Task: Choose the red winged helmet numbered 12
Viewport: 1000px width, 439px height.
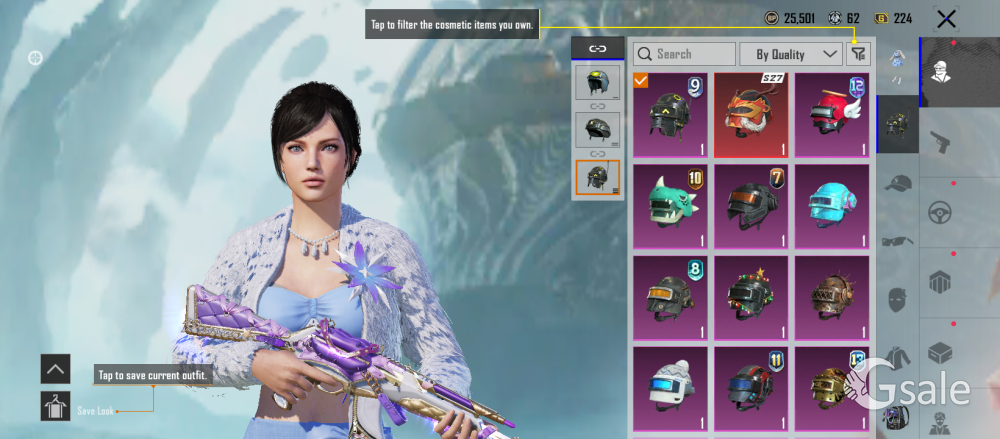Action: [832, 115]
